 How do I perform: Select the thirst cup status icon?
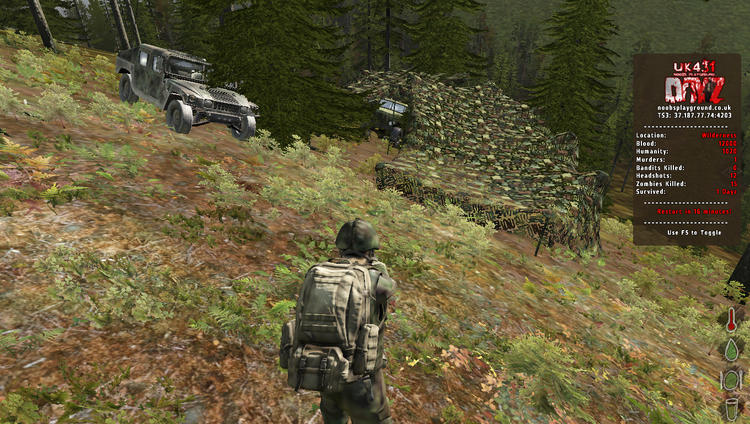(x=731, y=408)
